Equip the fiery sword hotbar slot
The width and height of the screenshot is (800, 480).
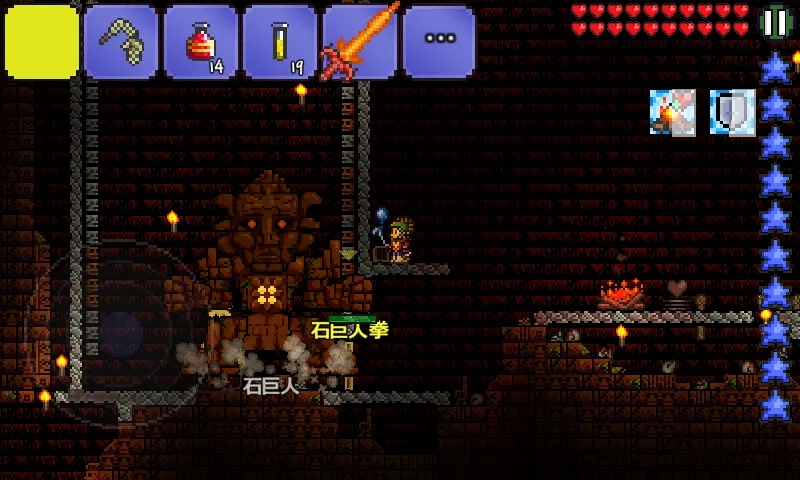click(x=360, y=41)
